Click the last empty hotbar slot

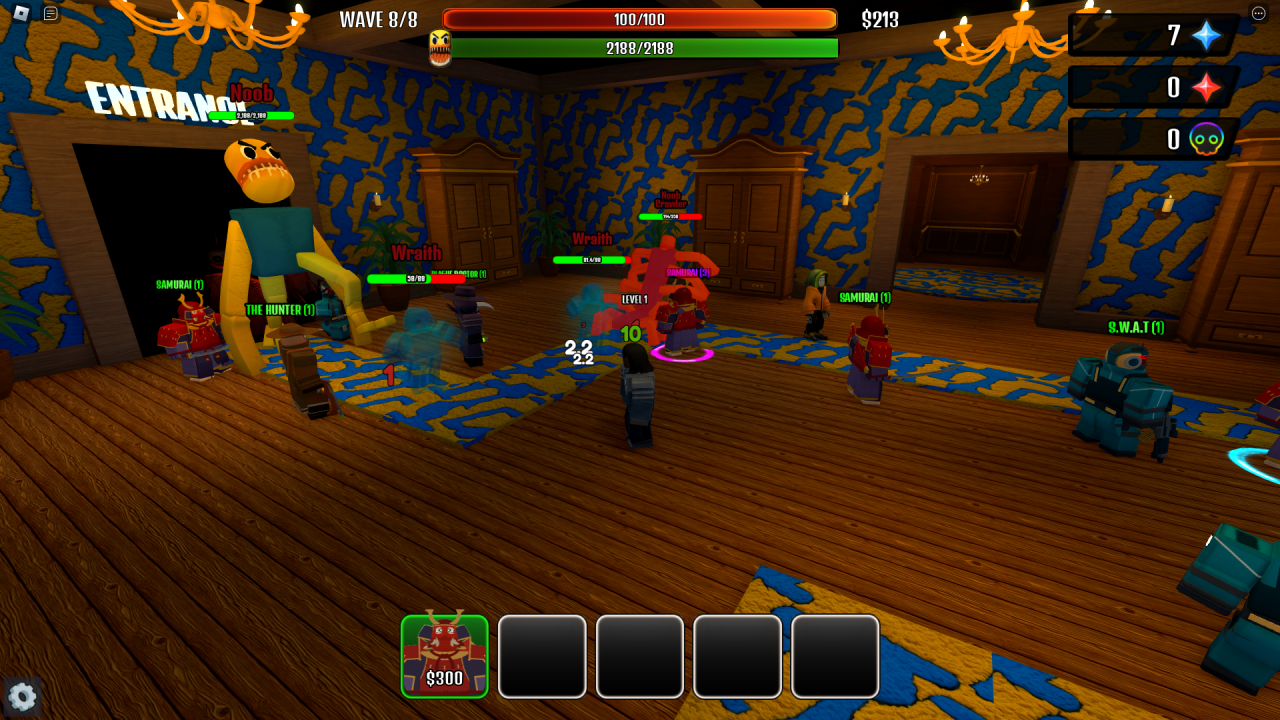point(835,656)
